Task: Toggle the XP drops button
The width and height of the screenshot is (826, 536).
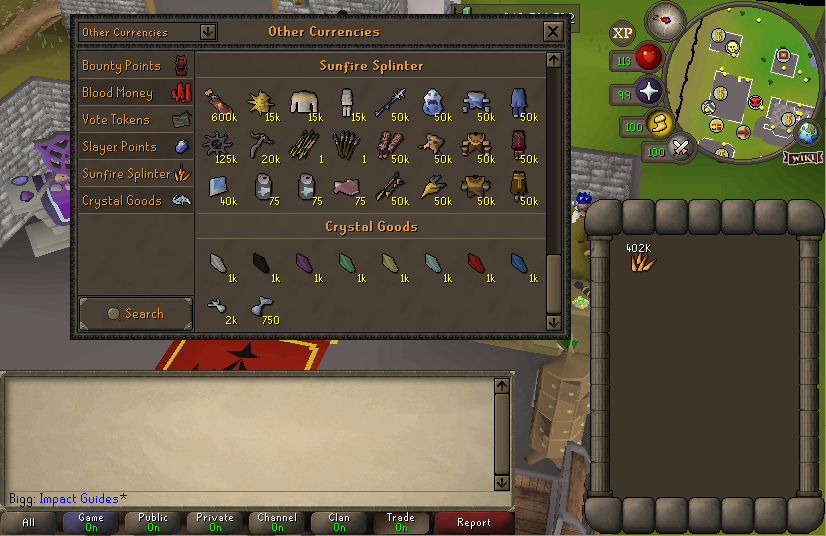Action: coord(623,33)
